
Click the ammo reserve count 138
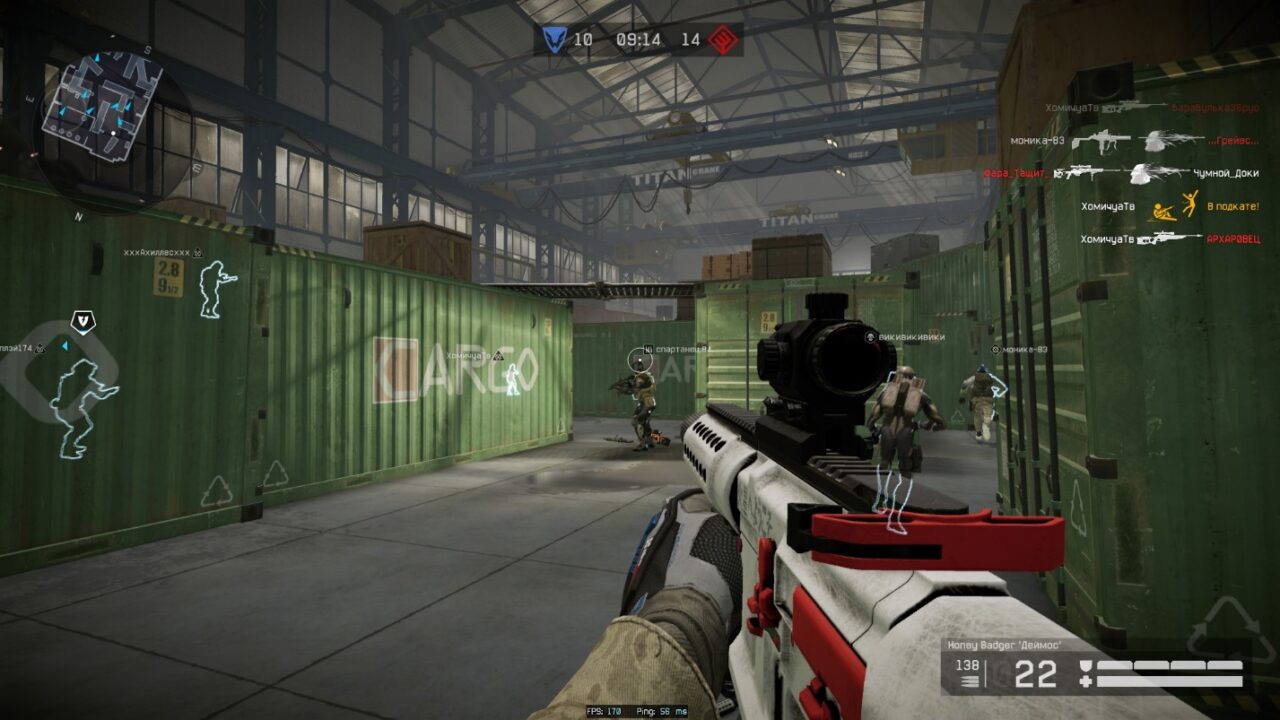pyautogui.click(x=967, y=664)
